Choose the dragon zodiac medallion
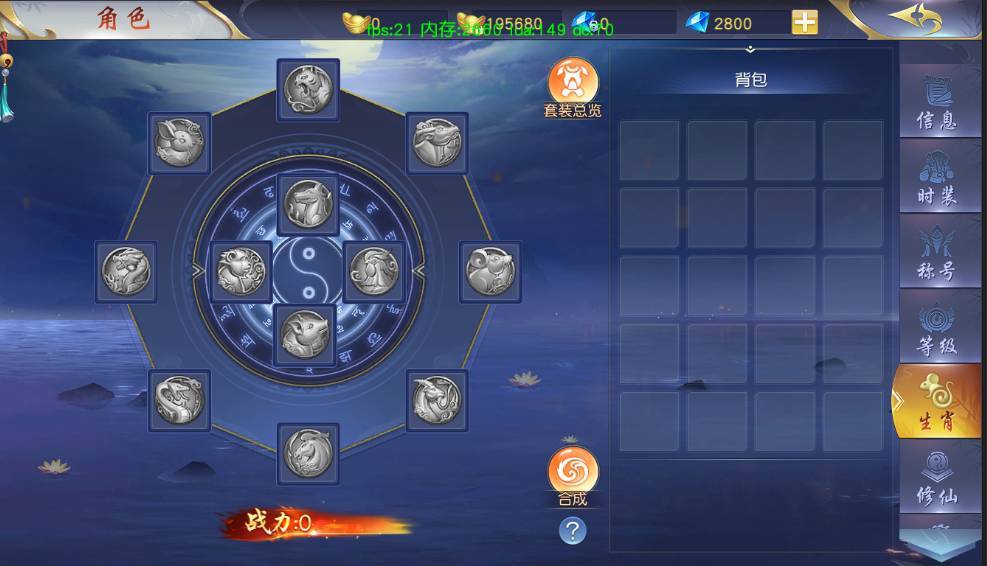Screen dimensions: 987x566 point(126,272)
